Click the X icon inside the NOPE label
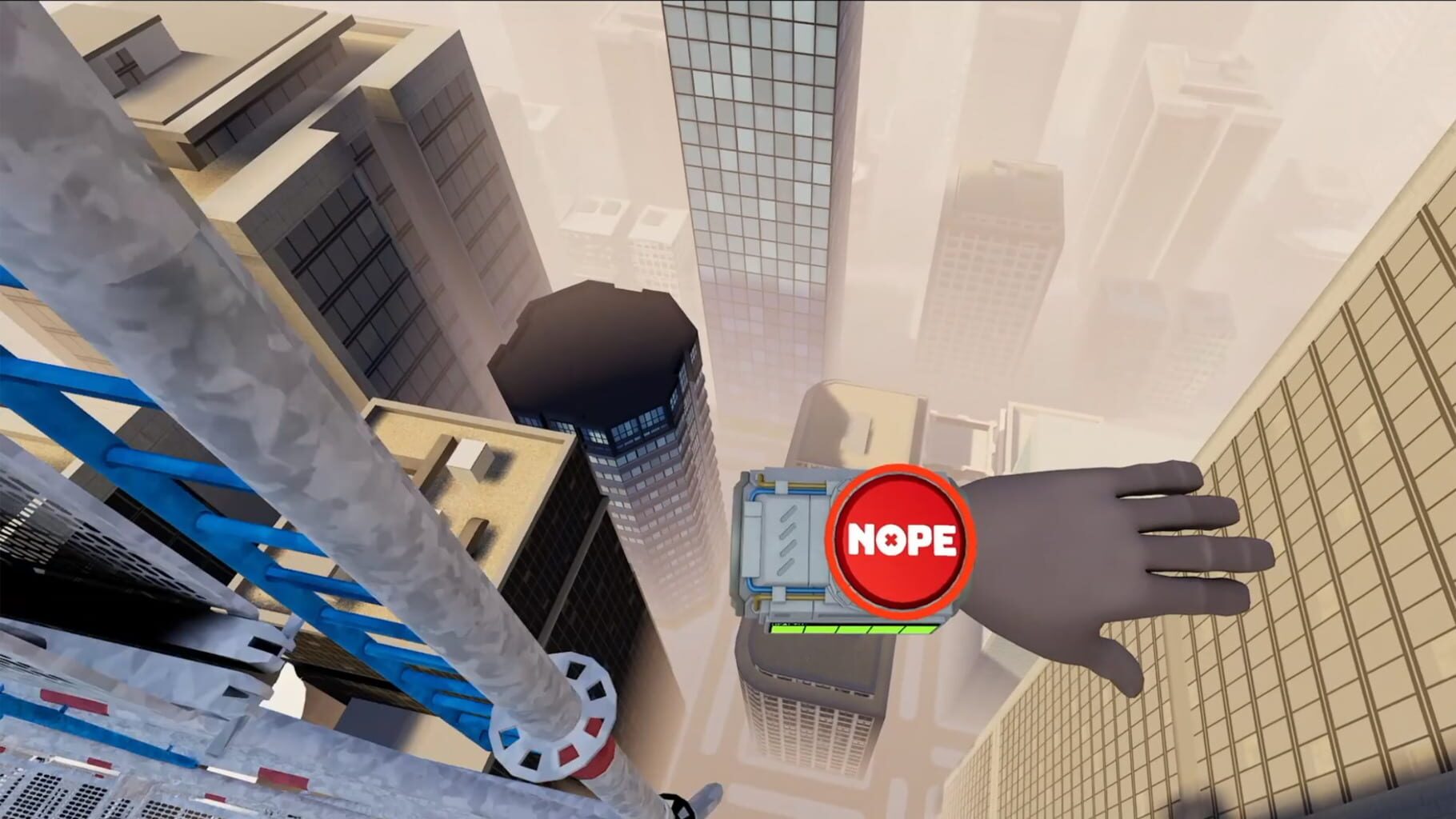This screenshot has width=1456, height=819. point(891,540)
